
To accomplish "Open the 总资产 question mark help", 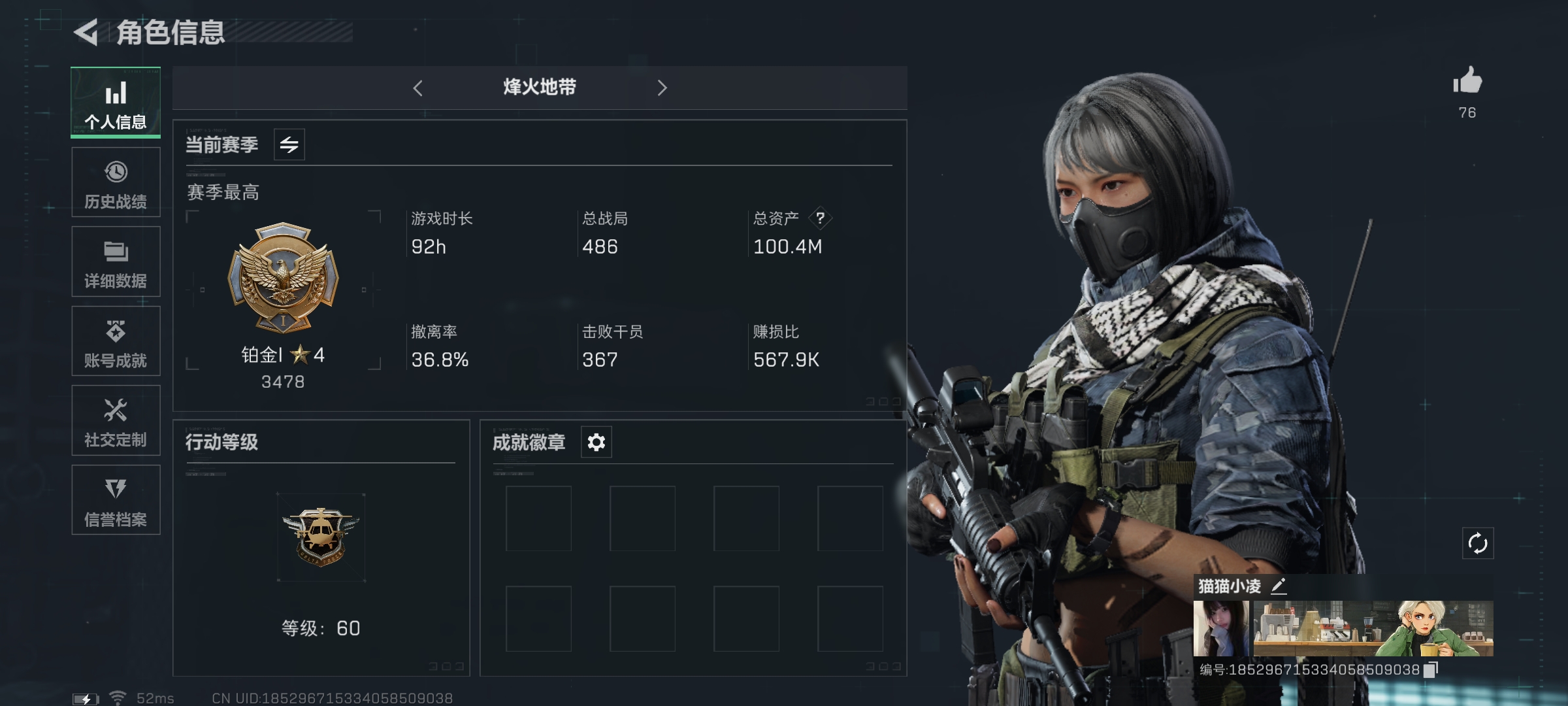I will pyautogui.click(x=820, y=218).
